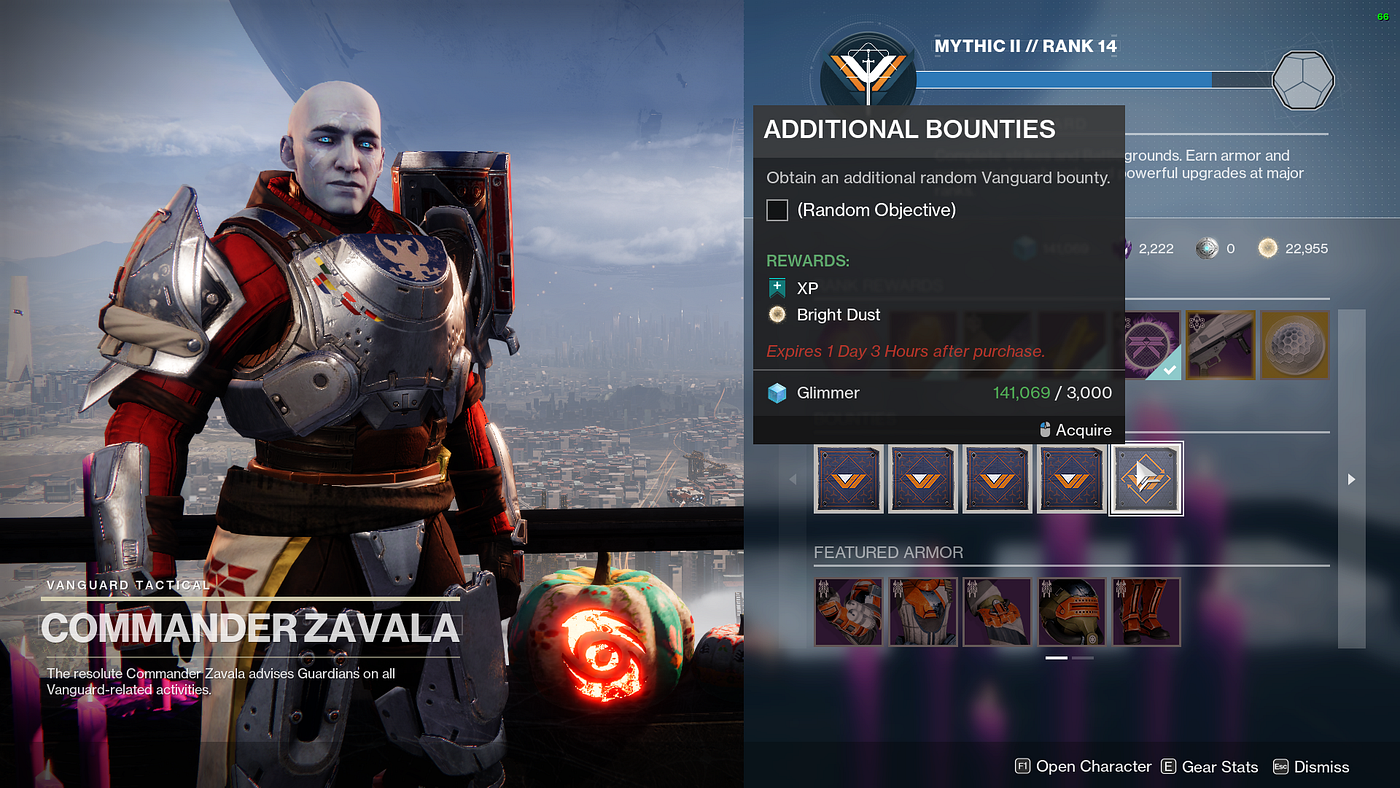1400x788 pixels.
Task: Click the checkmark on the claimed rank reward
Action: click(x=1172, y=368)
